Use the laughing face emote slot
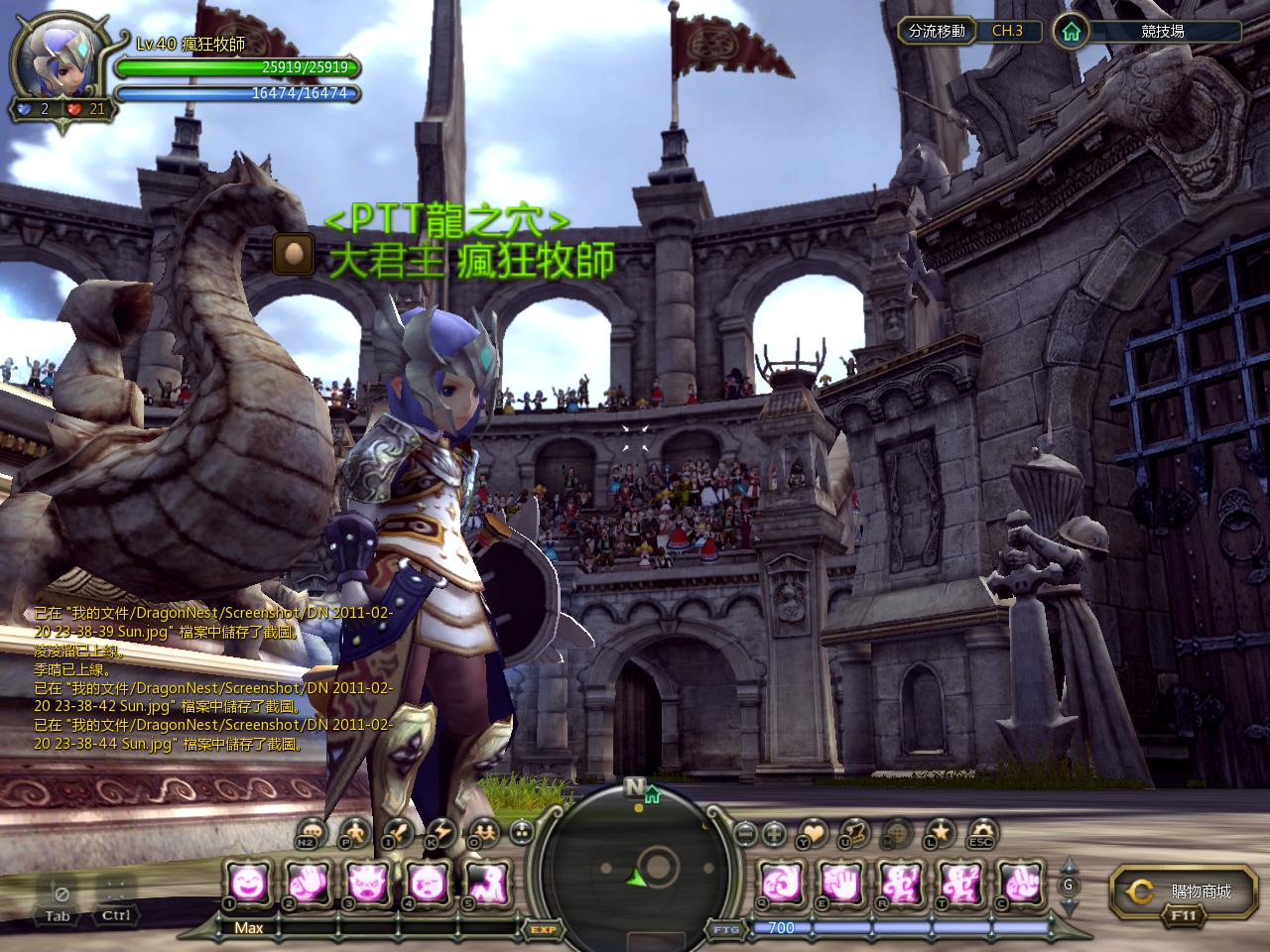 pos(248,881)
